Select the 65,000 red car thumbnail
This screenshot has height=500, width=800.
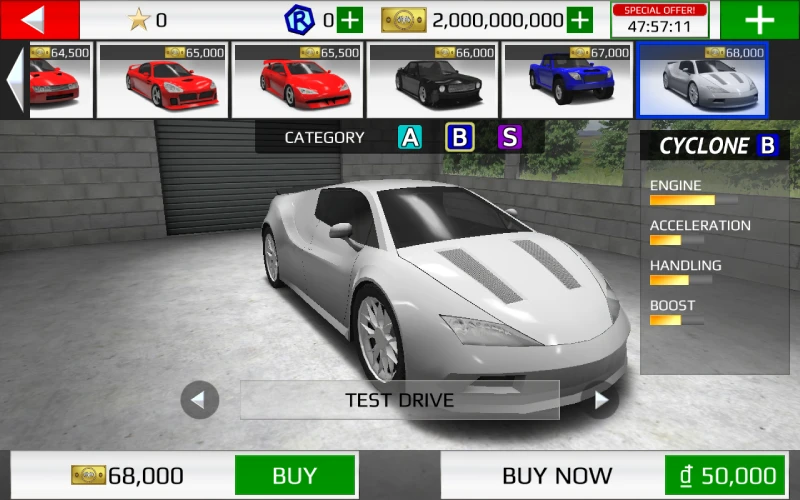pyautogui.click(x=163, y=79)
